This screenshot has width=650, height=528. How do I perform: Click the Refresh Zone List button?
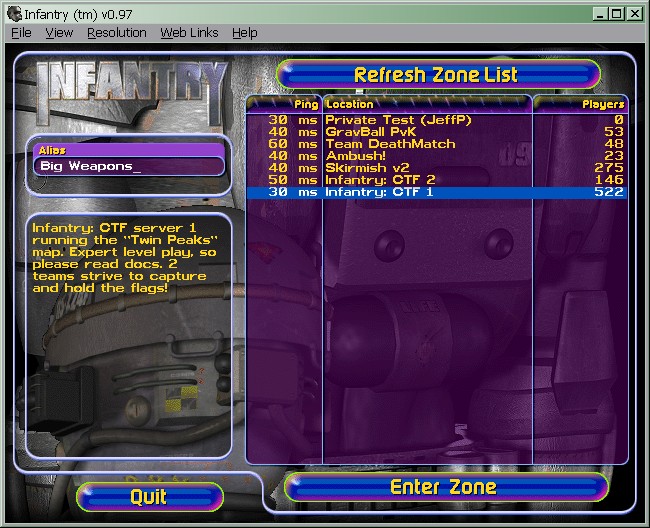[437, 74]
